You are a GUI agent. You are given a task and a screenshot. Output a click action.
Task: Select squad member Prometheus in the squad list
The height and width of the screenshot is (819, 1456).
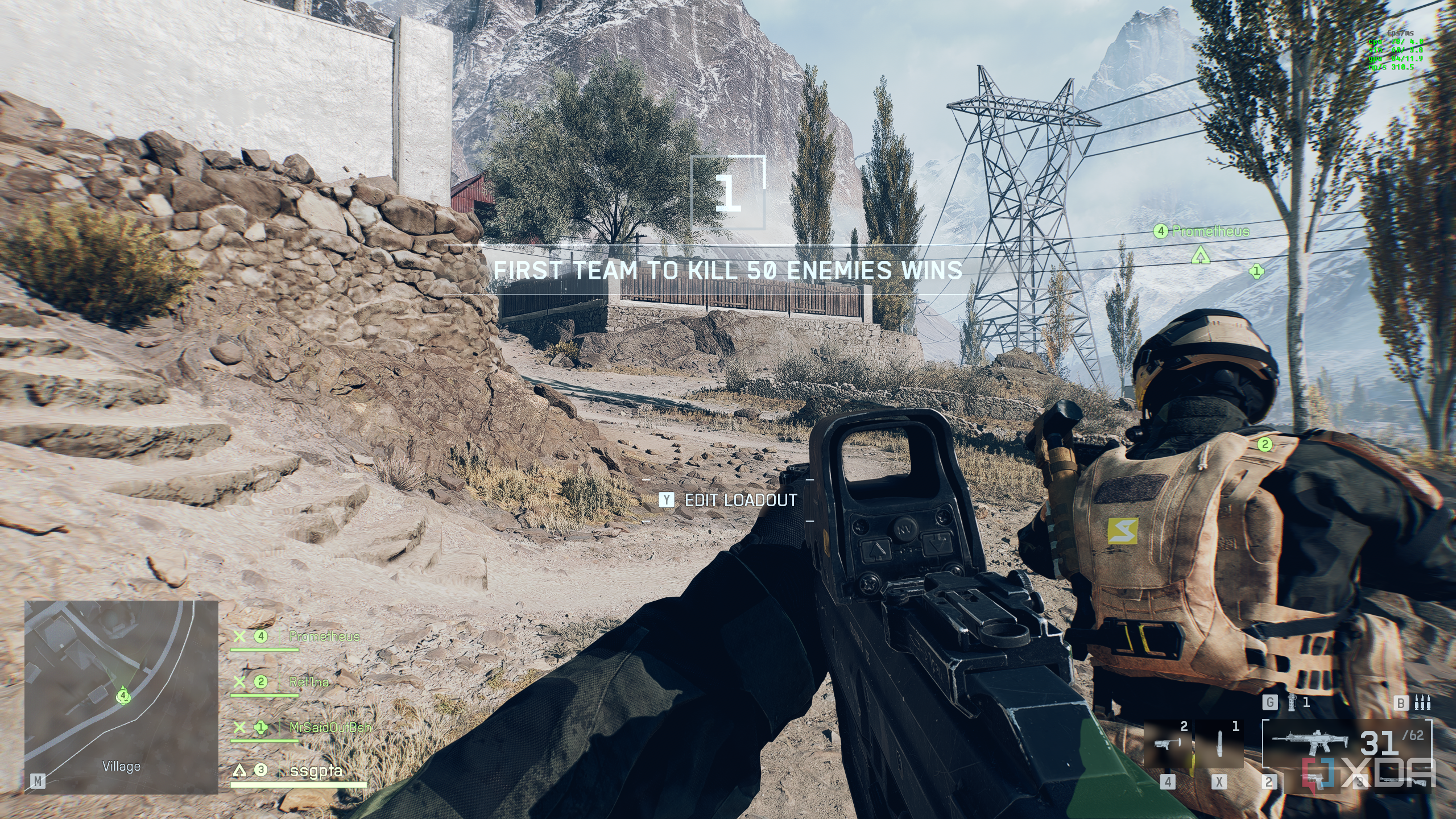tap(324, 636)
